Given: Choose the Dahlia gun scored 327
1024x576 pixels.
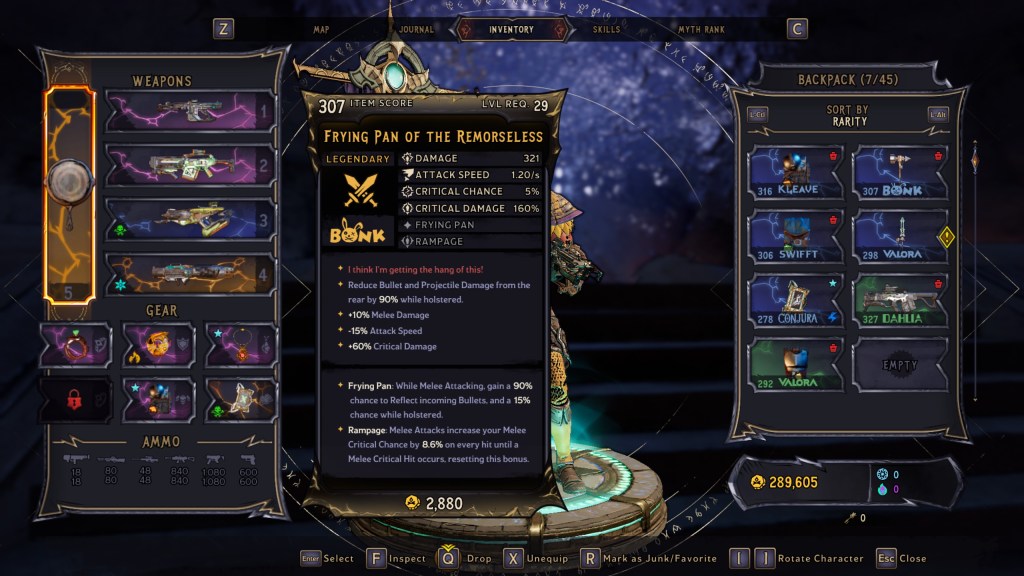Looking at the screenshot, I should point(900,301).
